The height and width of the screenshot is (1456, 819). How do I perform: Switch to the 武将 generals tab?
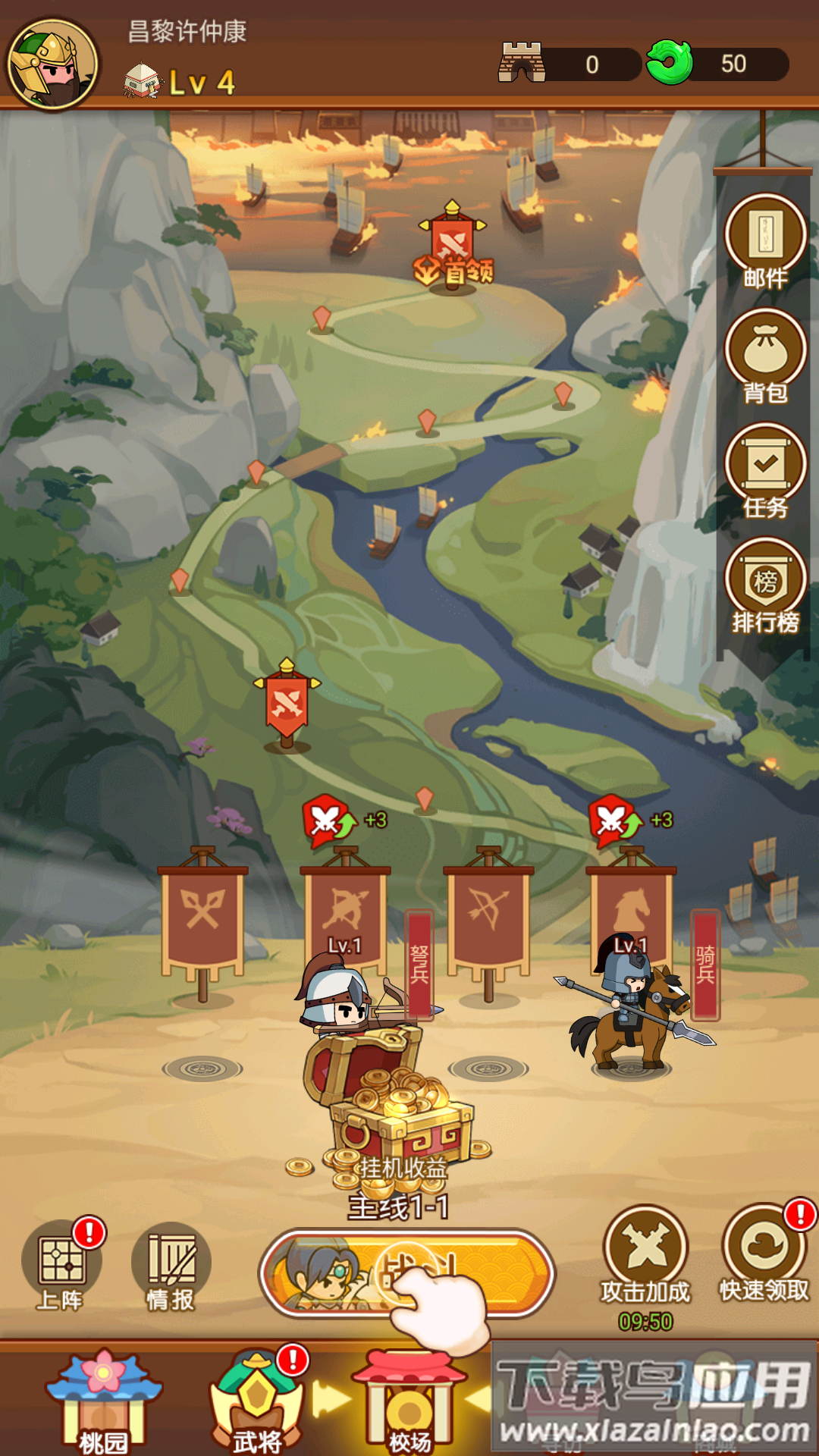coord(256,1401)
